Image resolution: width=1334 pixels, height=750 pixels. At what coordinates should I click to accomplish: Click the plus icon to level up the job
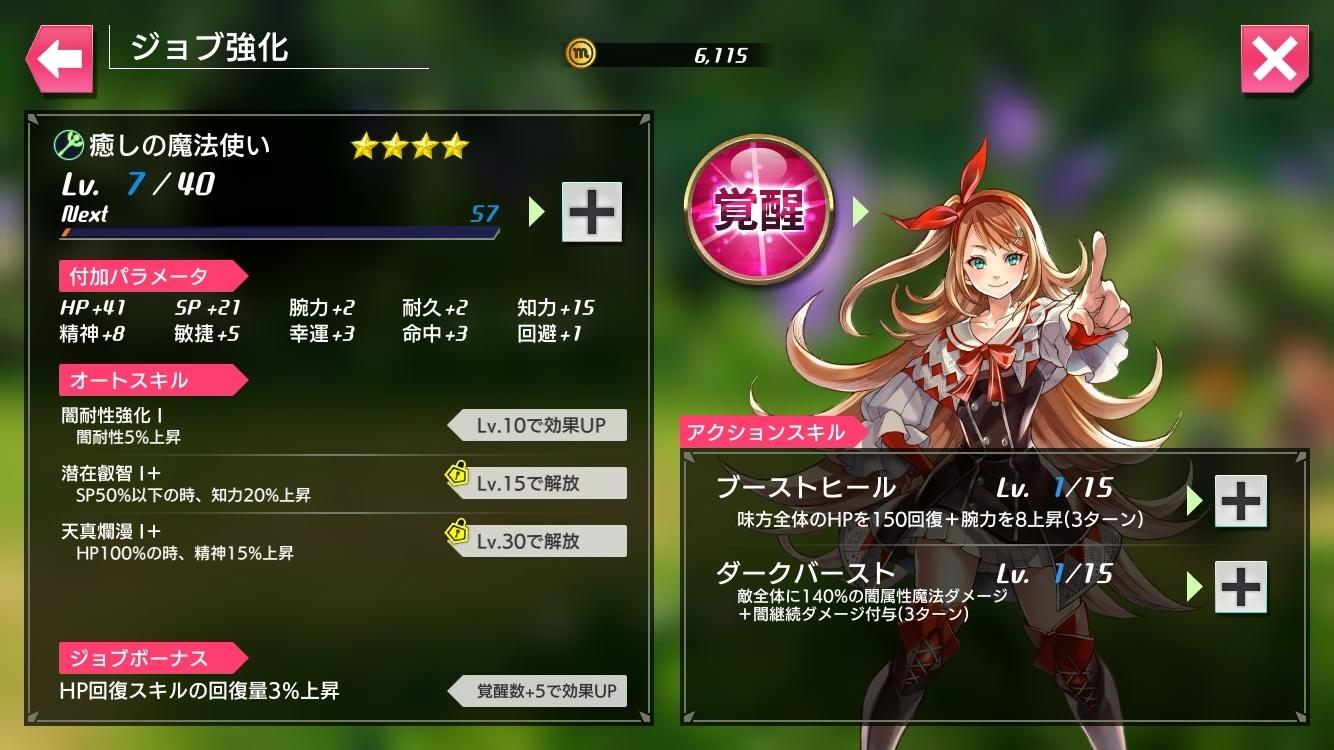click(590, 210)
